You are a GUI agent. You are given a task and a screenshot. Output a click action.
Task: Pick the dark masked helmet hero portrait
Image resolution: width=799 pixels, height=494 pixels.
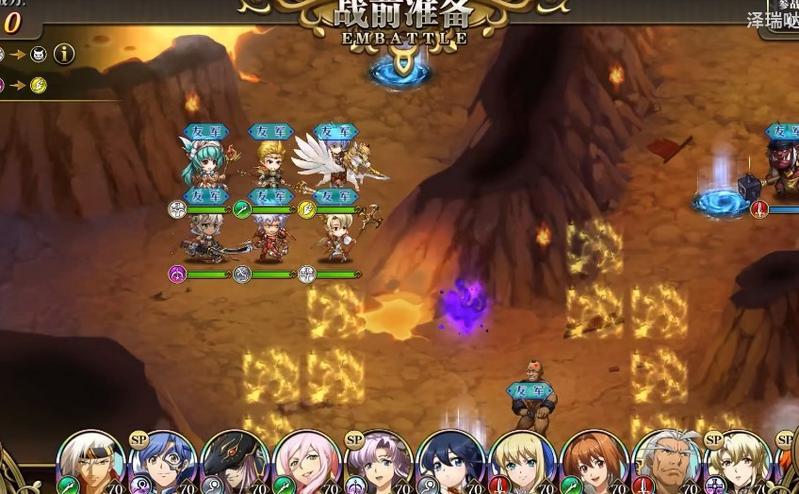point(235,462)
